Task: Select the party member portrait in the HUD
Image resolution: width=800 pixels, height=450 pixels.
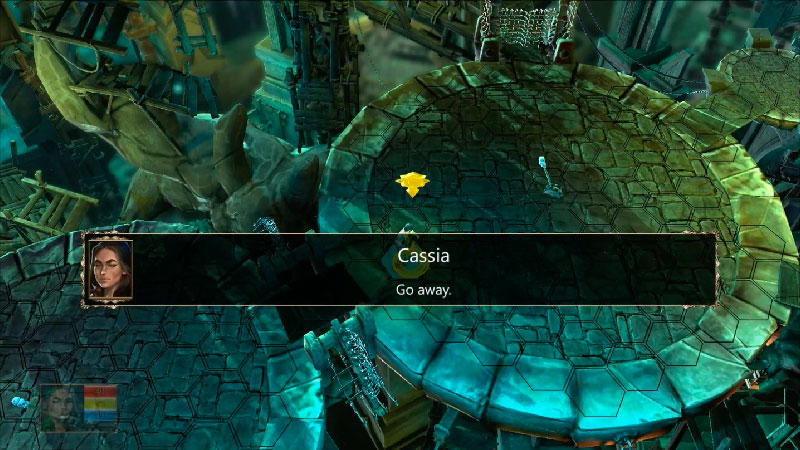Action: coord(60,408)
